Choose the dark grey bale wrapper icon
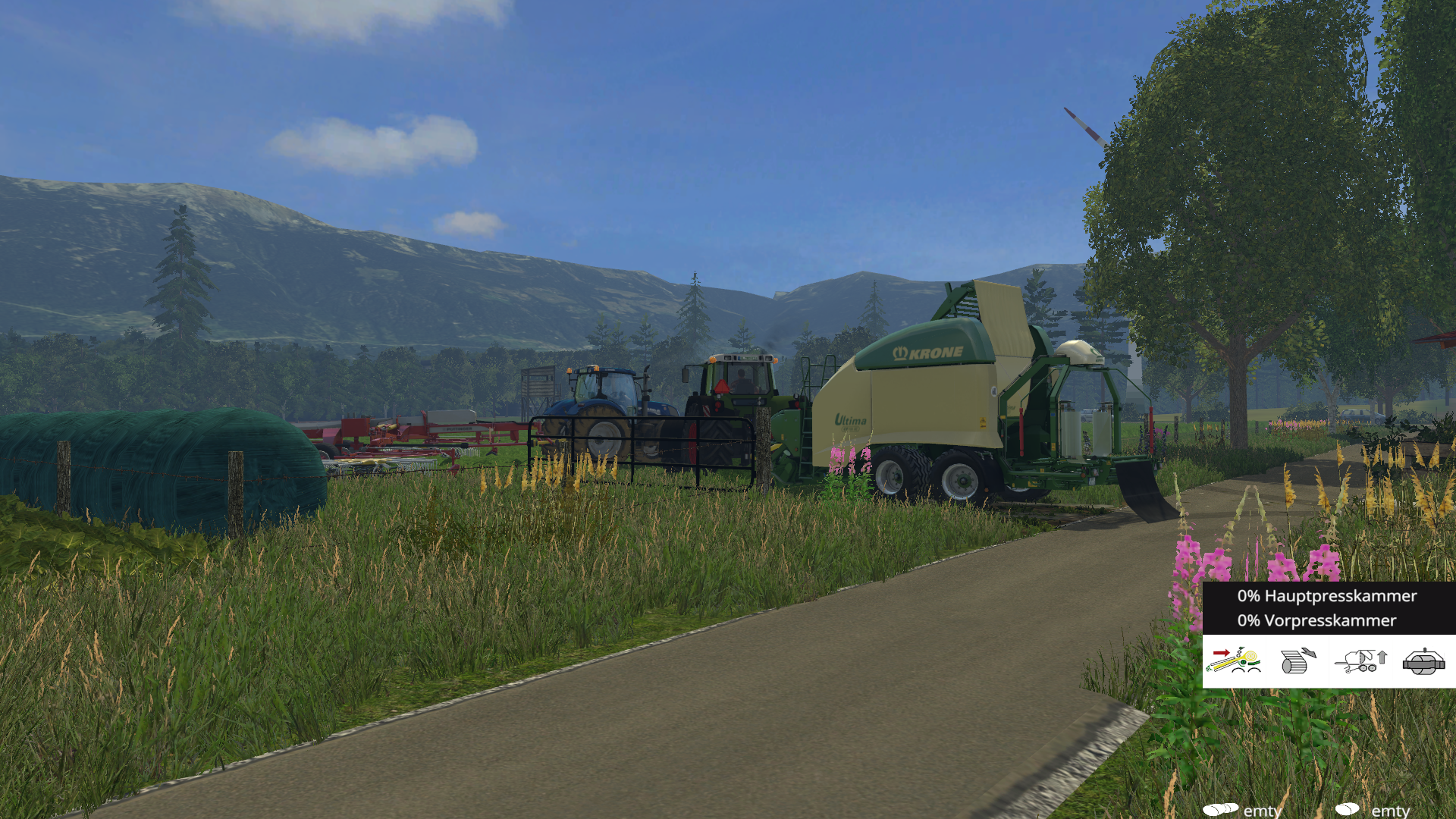This screenshot has width=1456, height=819. [1423, 661]
